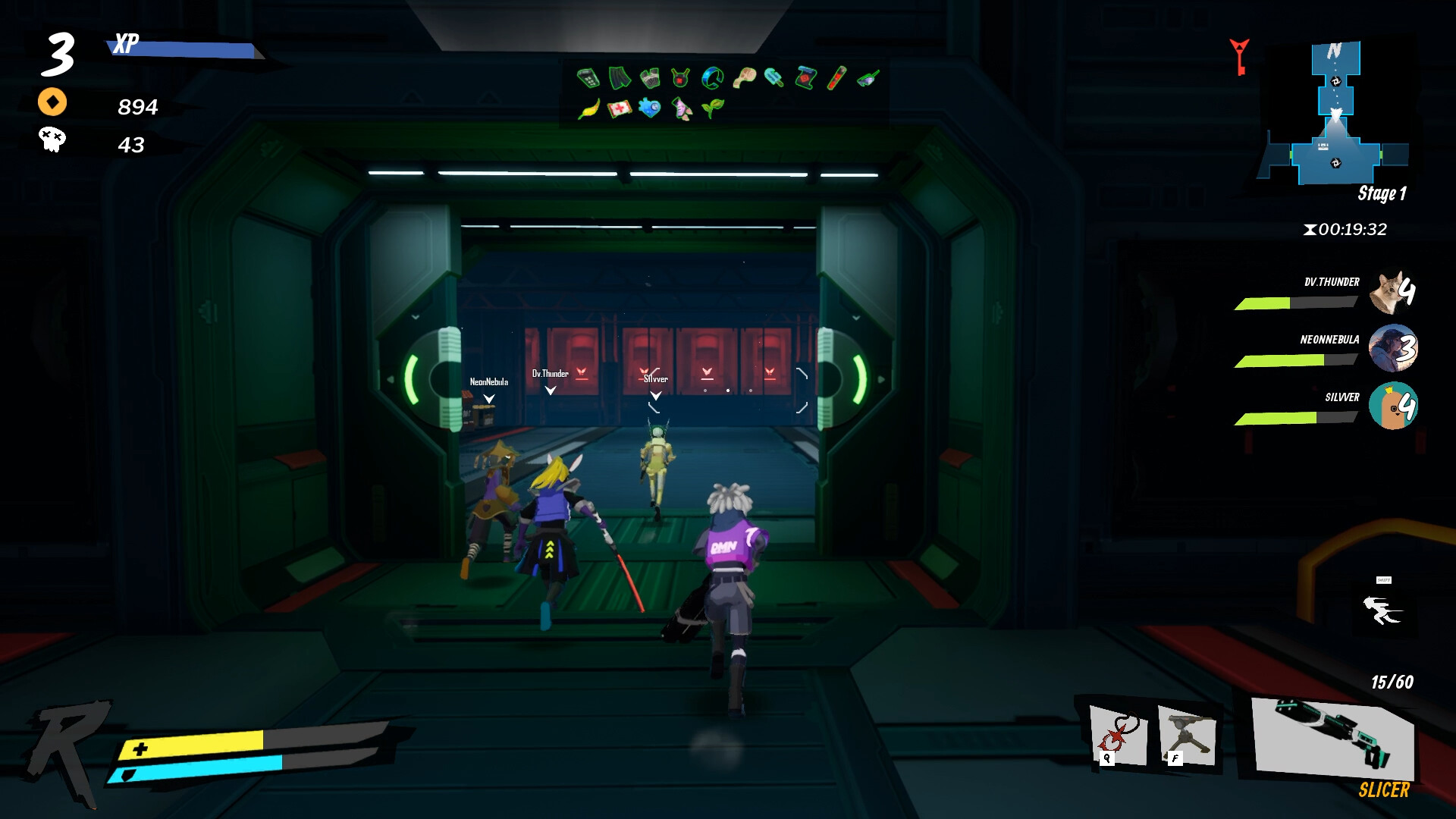1456x819 pixels.
Task: Click the red vial buff icon
Action: pos(836,78)
